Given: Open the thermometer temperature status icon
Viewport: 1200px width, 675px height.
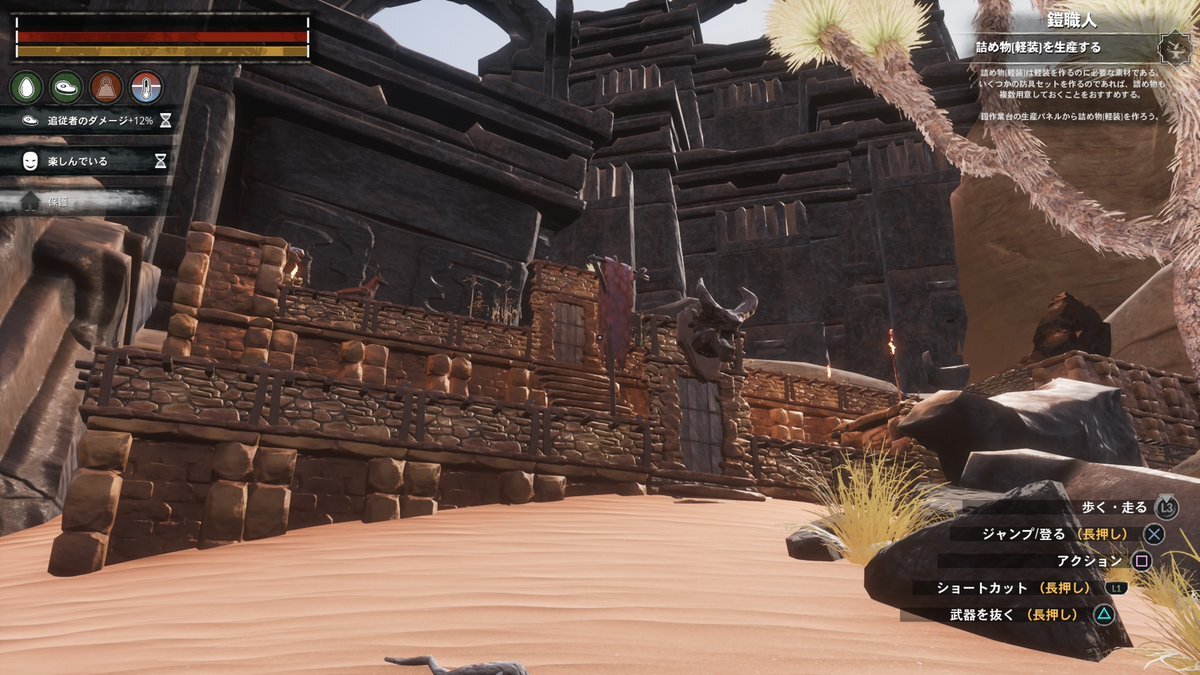Looking at the screenshot, I should [146, 87].
